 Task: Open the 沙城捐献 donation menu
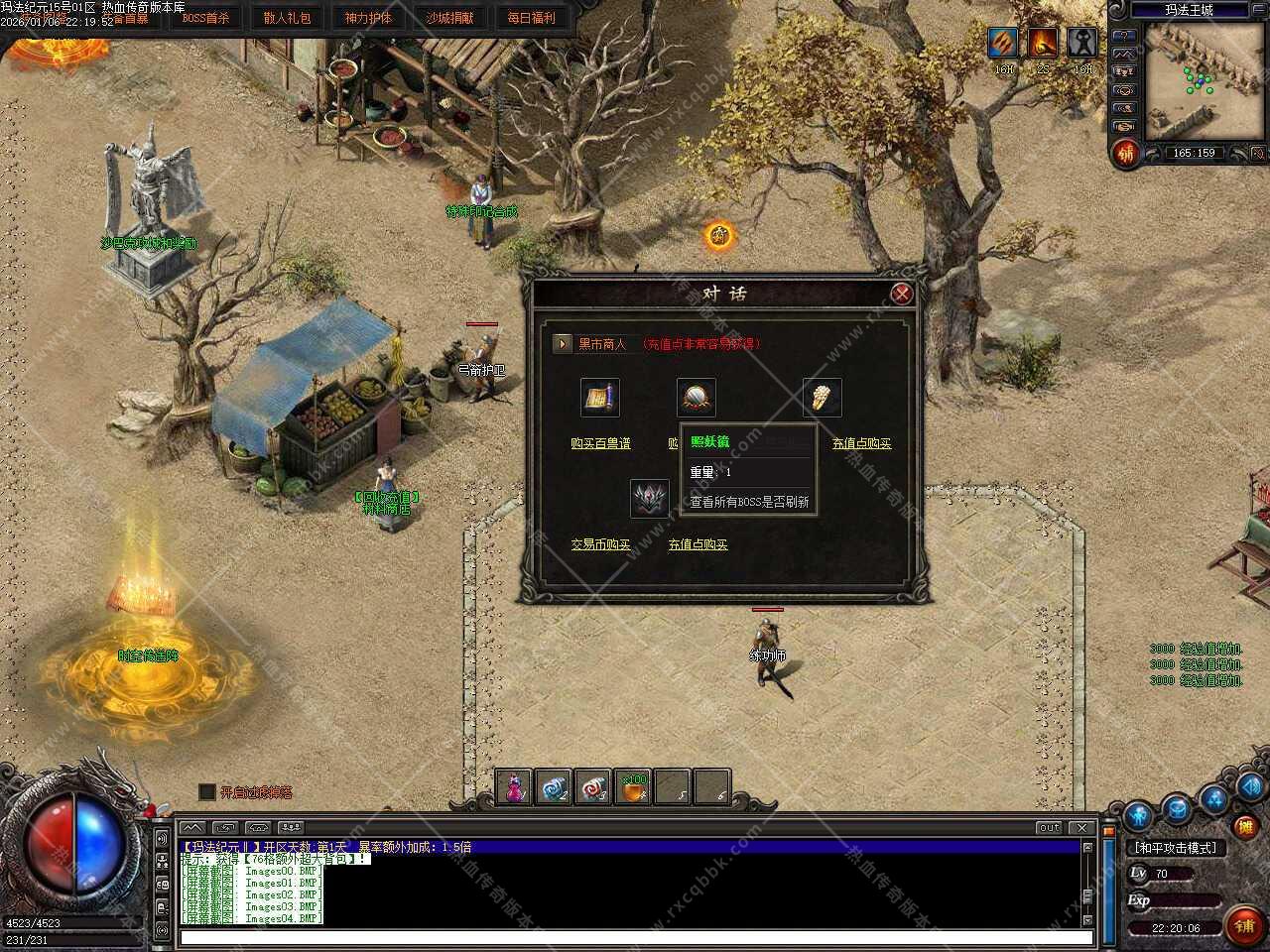pyautogui.click(x=449, y=18)
